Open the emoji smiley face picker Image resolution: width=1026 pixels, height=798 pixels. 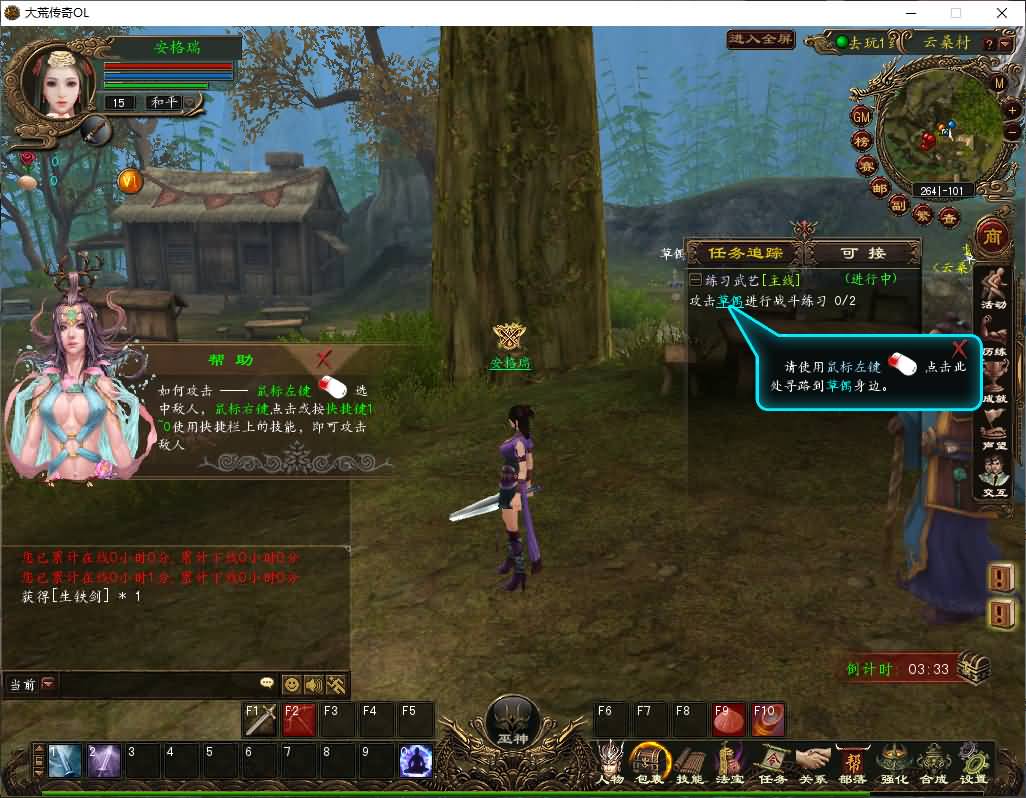pyautogui.click(x=292, y=685)
